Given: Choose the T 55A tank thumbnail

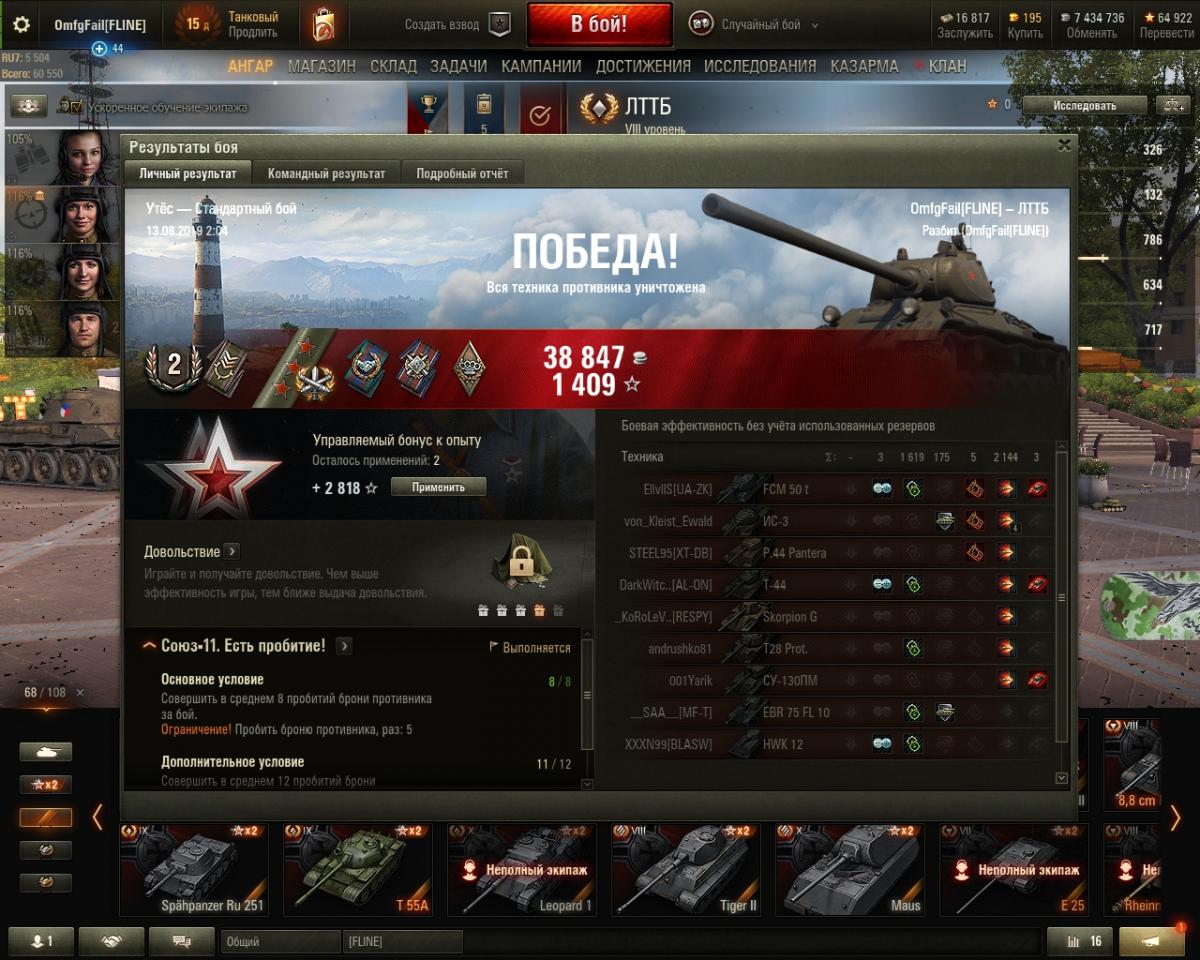Looking at the screenshot, I should pos(357,870).
